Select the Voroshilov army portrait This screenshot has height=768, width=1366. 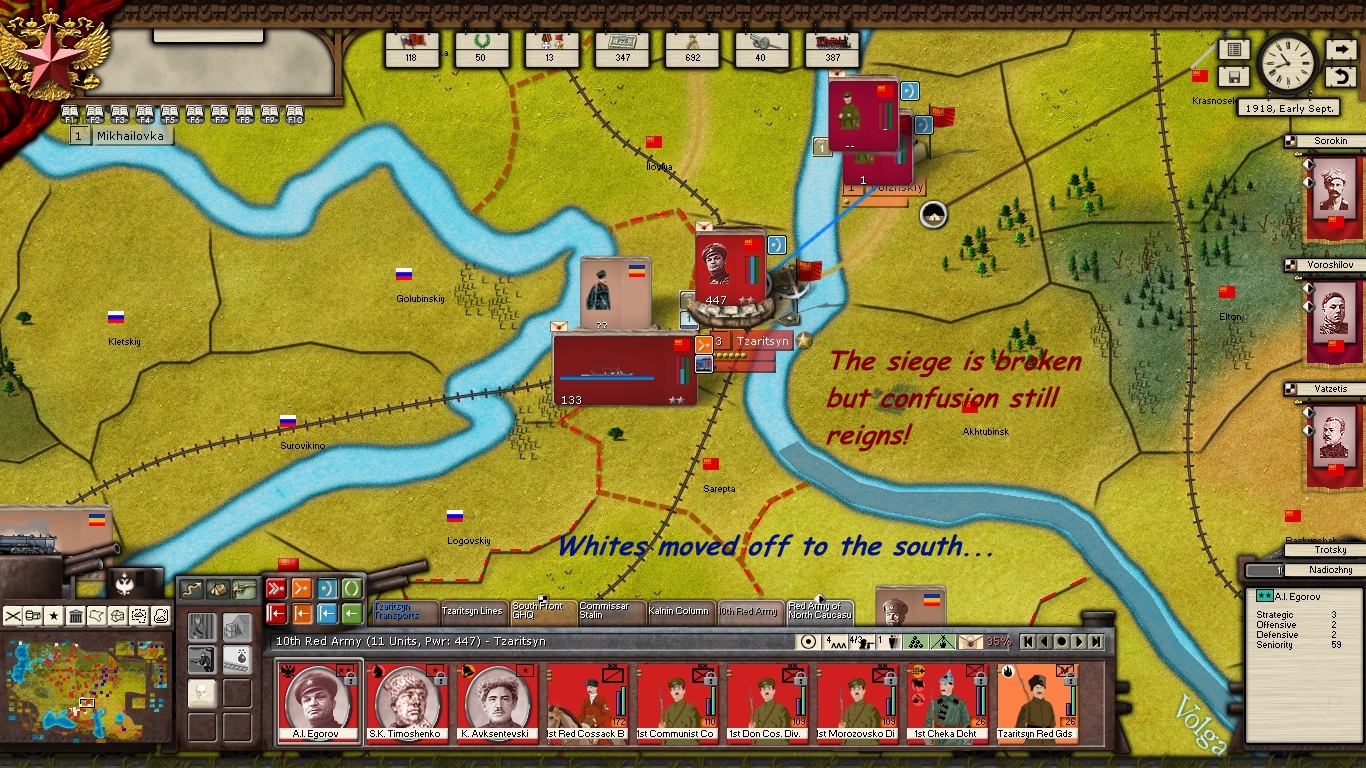[x=1333, y=310]
